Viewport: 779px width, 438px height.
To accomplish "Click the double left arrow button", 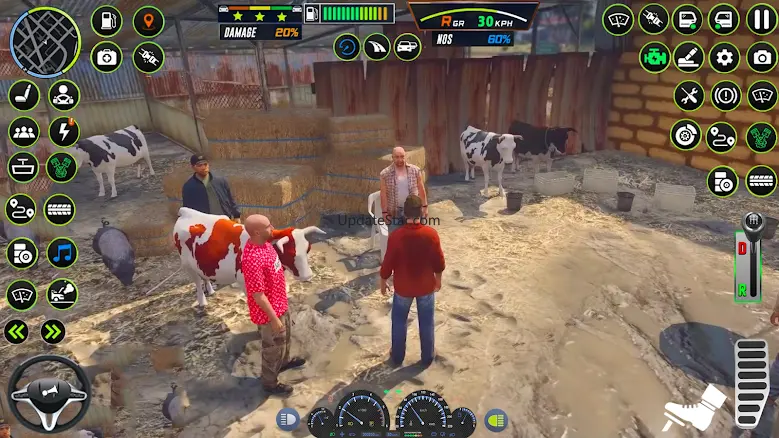I will (16, 332).
